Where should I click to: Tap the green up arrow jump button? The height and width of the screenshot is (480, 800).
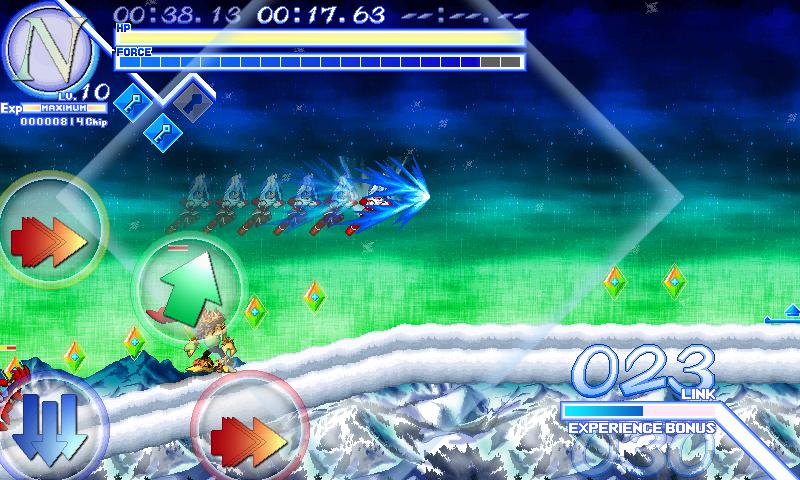188,285
